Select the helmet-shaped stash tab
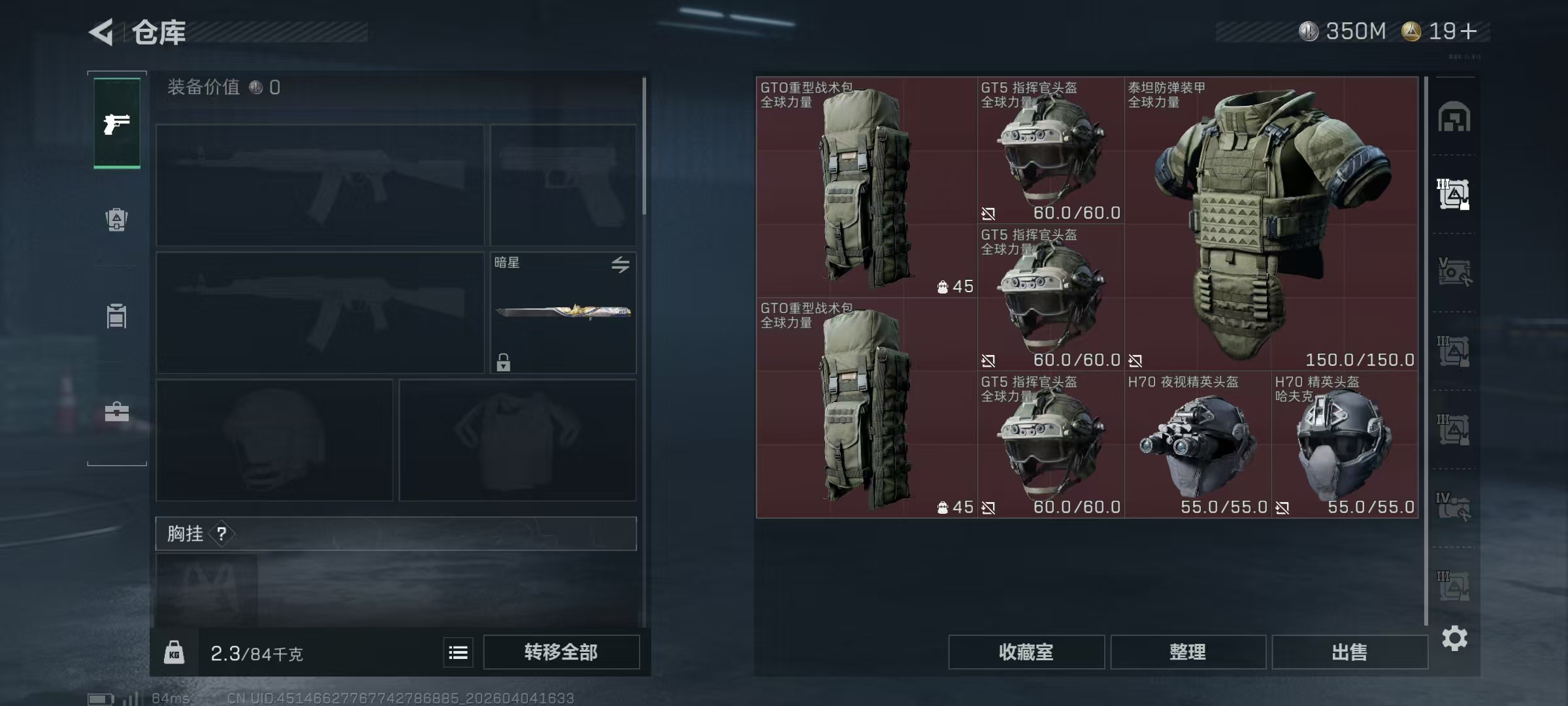 [x=1454, y=118]
